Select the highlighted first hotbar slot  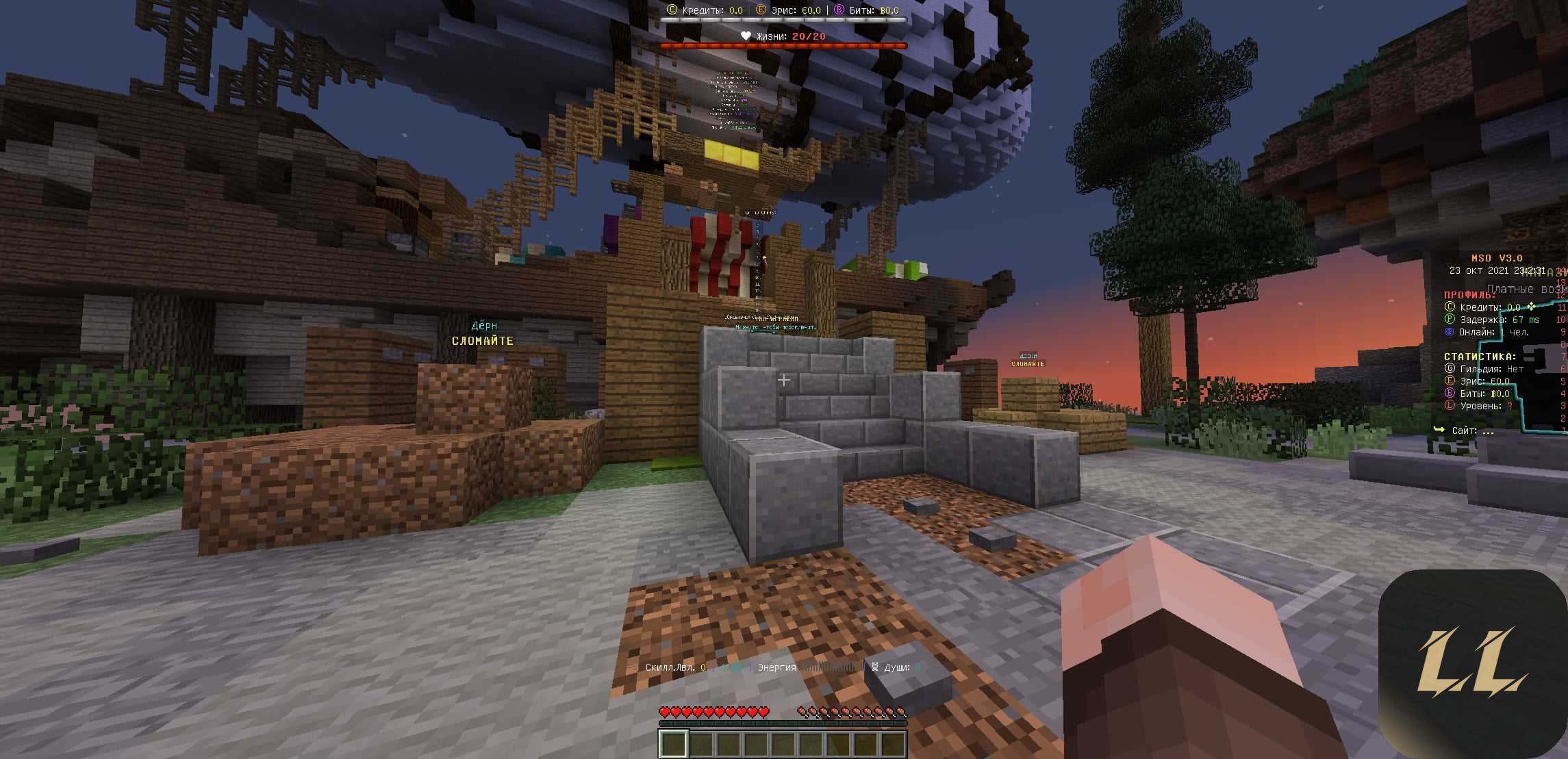[x=673, y=744]
